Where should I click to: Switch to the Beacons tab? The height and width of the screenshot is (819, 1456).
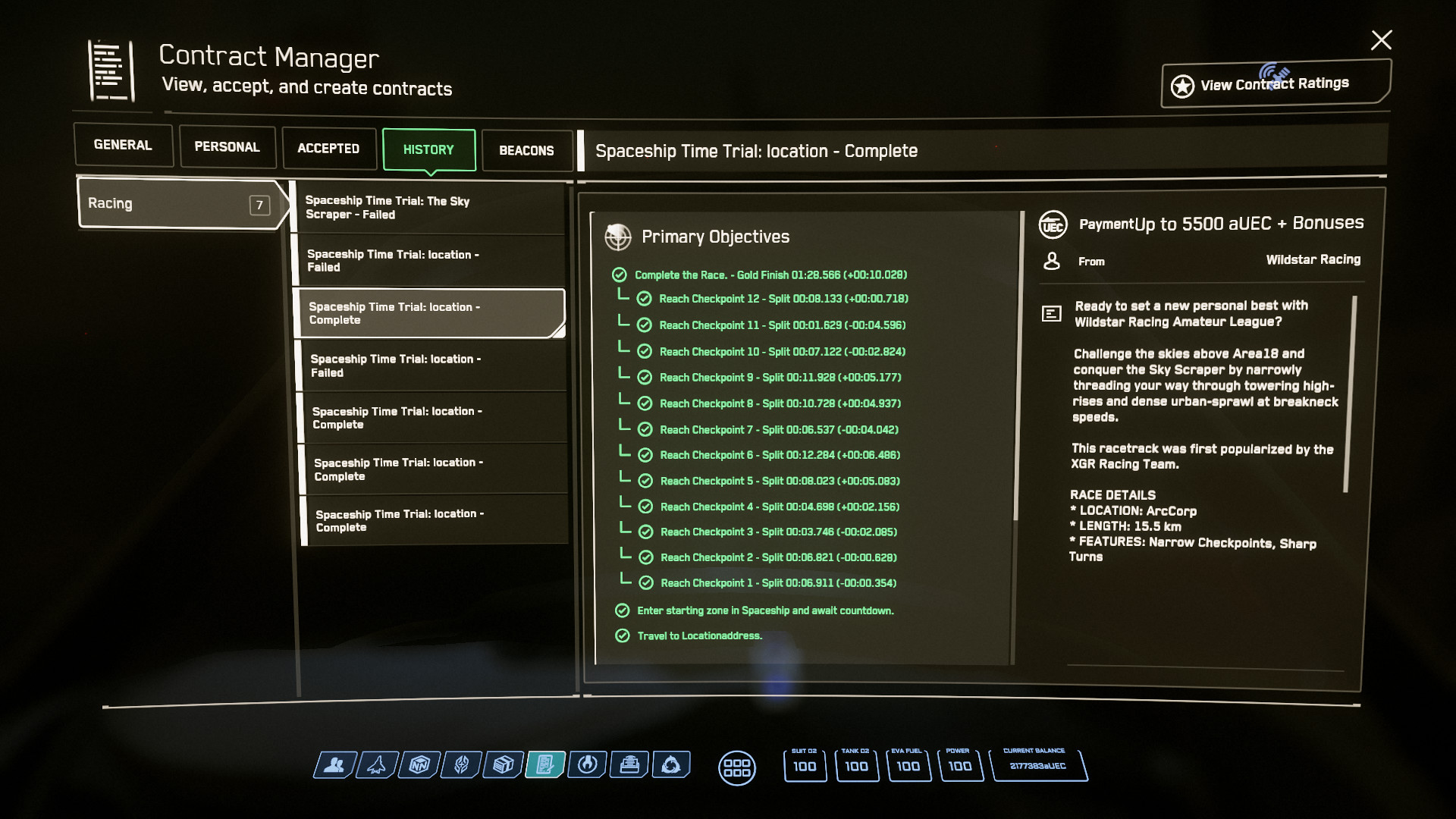[526, 151]
